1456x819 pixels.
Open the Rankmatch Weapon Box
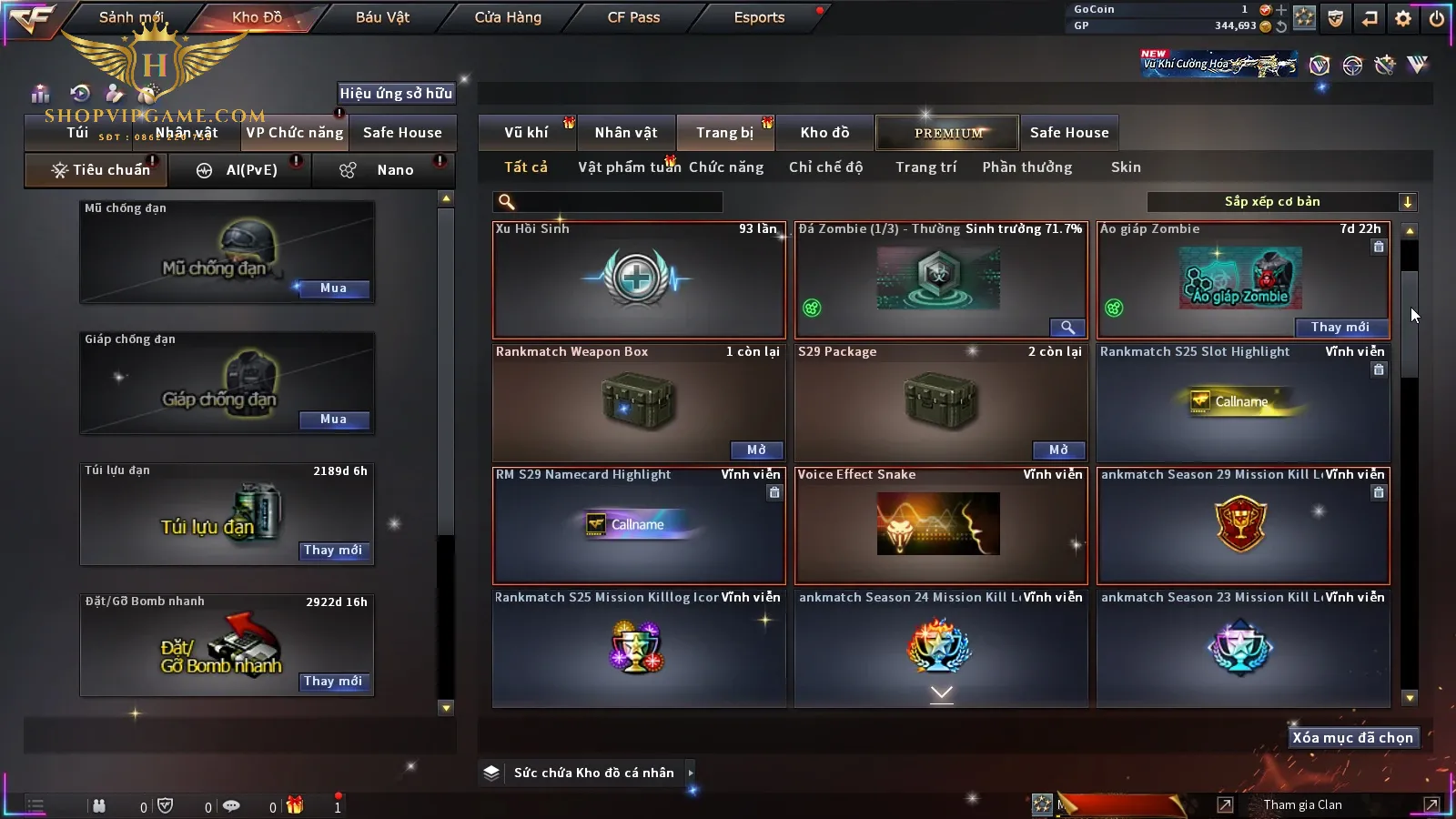[756, 450]
